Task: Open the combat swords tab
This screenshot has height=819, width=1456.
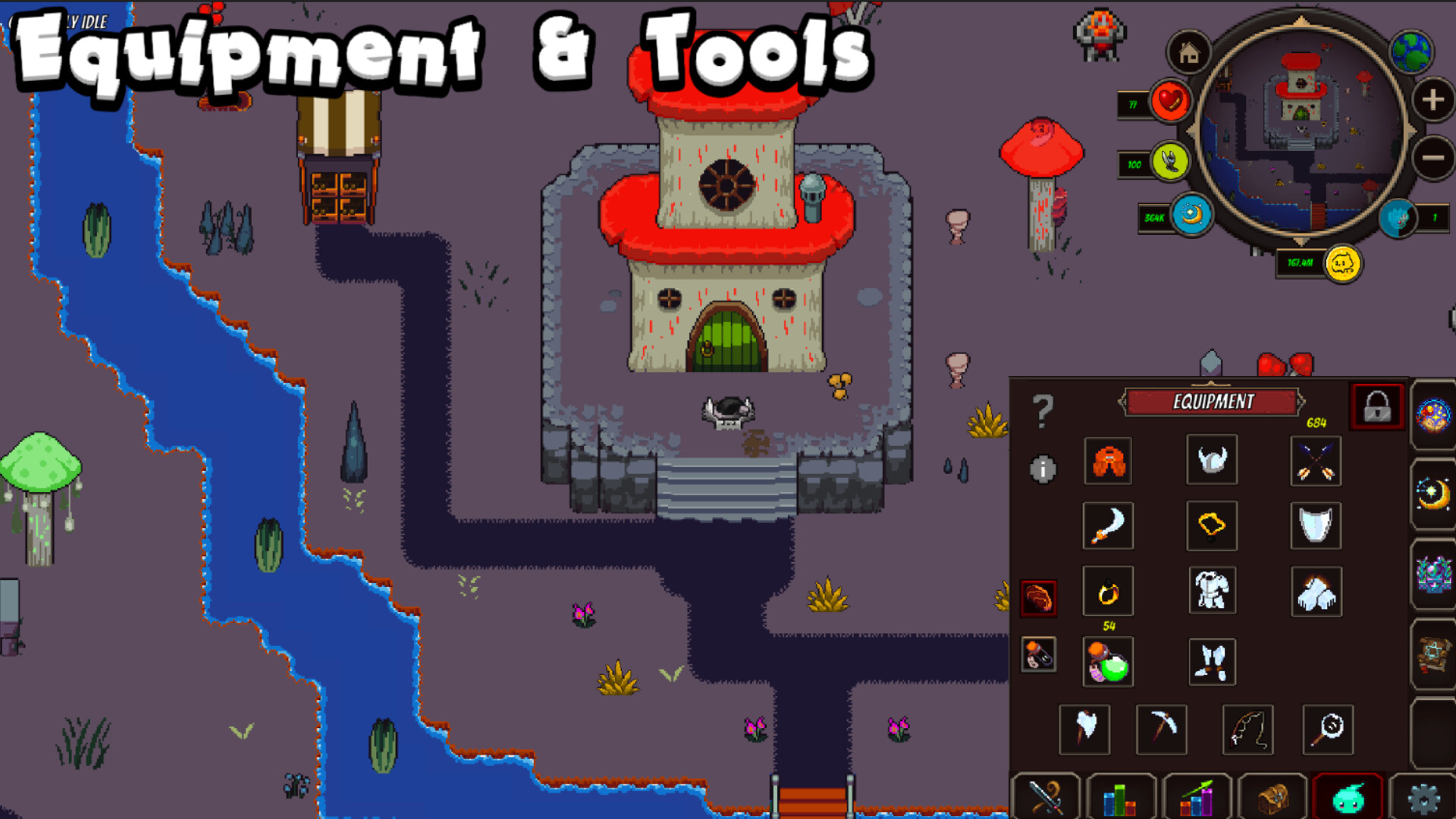Action: tap(1047, 798)
